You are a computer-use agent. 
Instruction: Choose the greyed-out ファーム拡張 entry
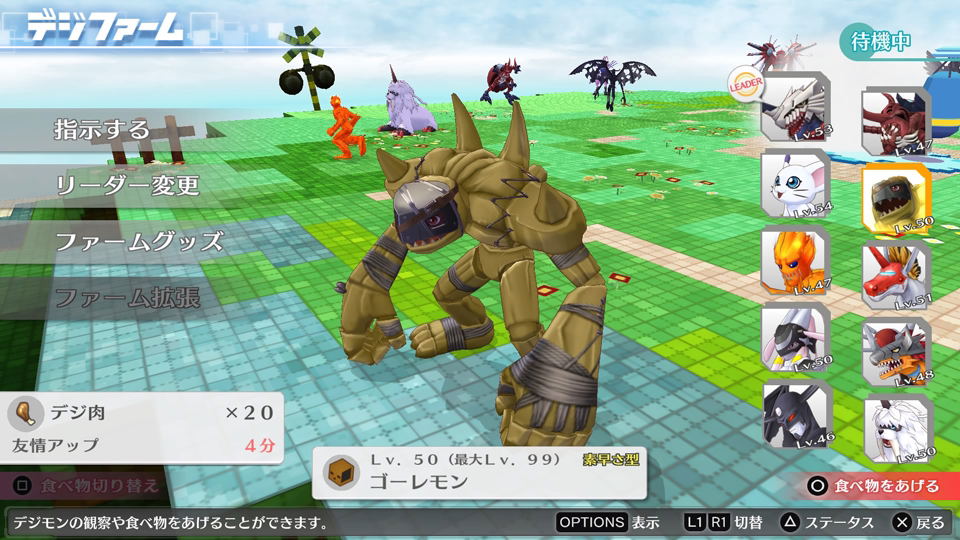tap(125, 297)
